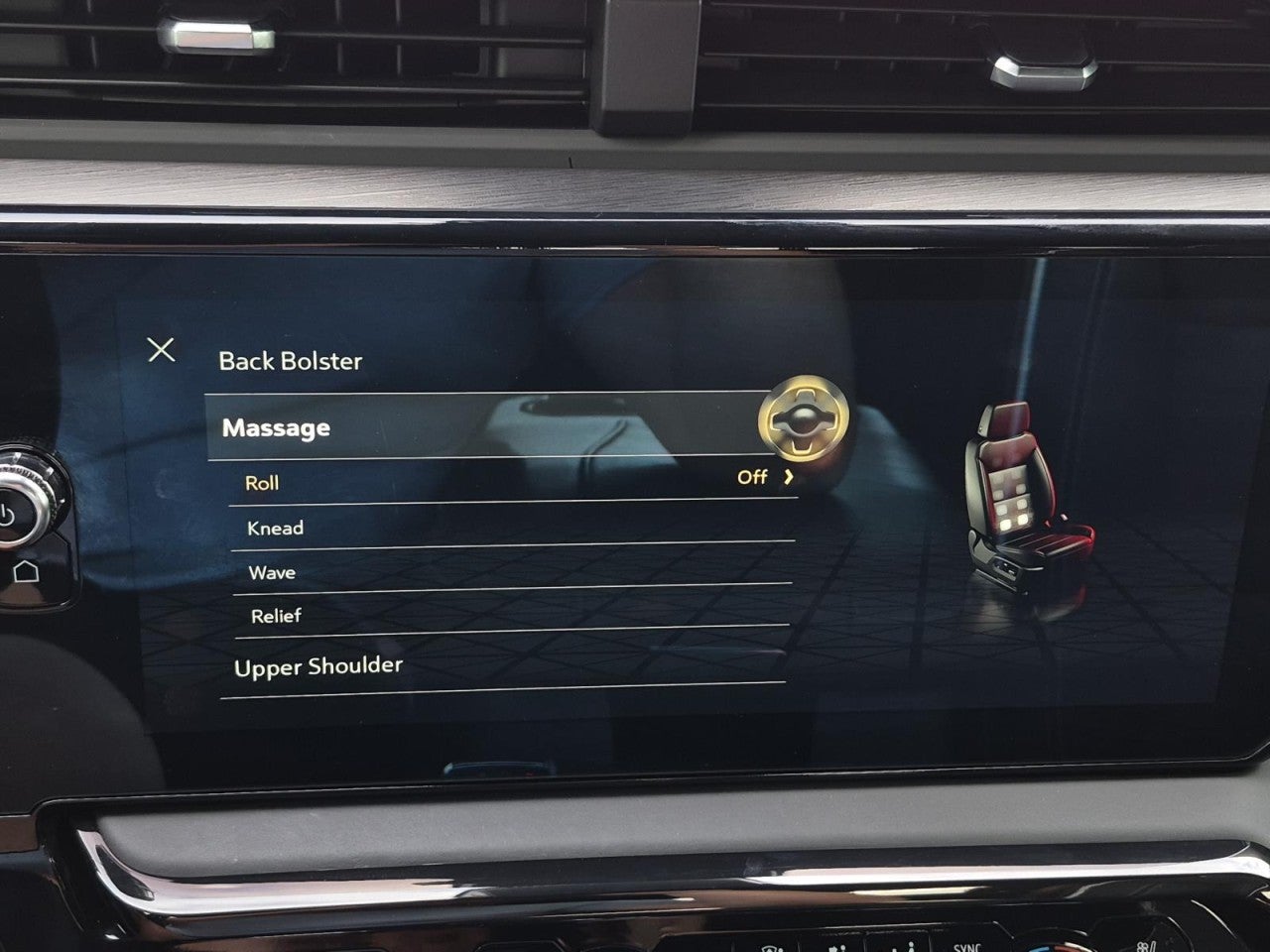Viewport: 1270px width, 952px height.
Task: Expand the Upper Shoulder section
Action: click(x=317, y=666)
